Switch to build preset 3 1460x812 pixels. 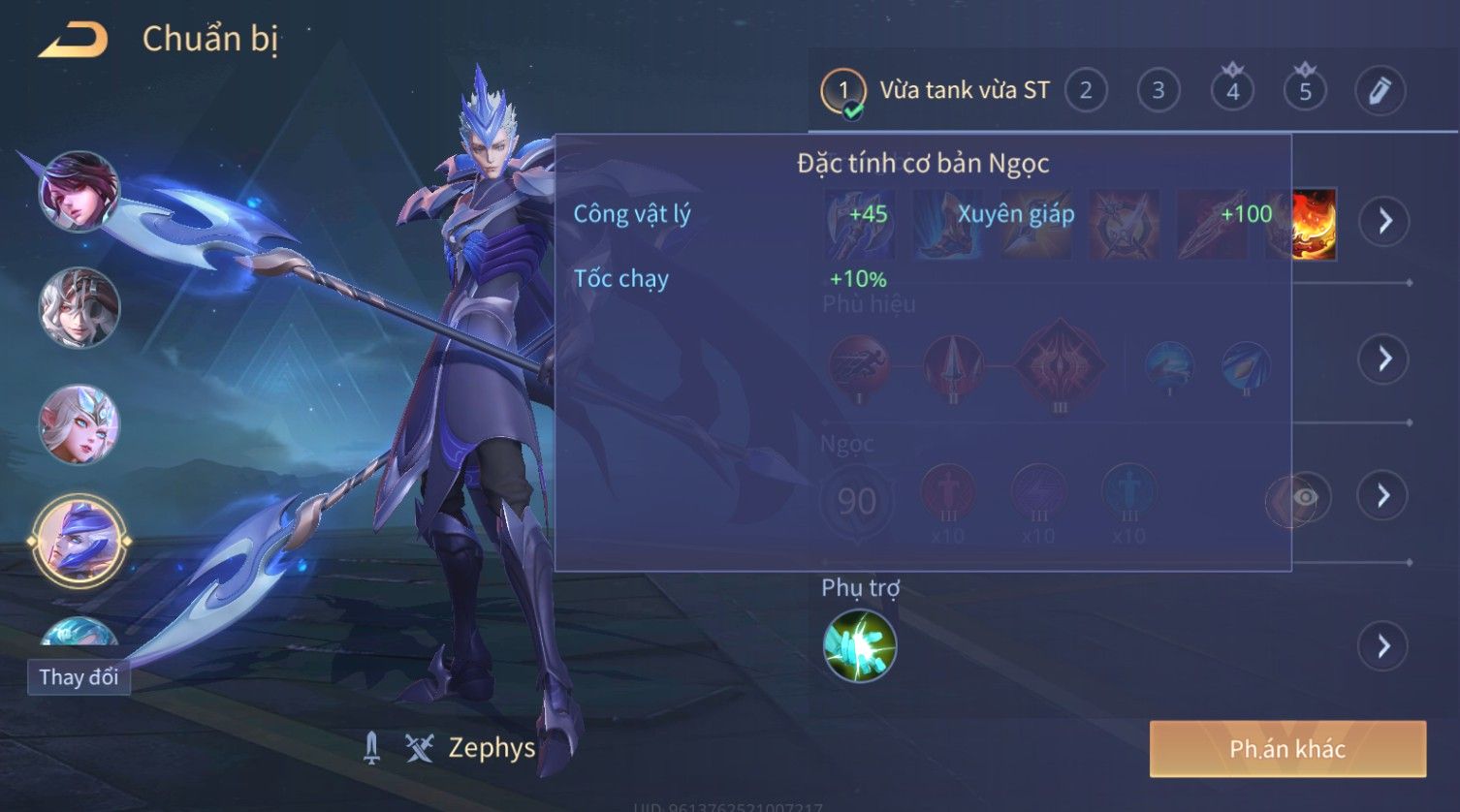[x=1158, y=91]
